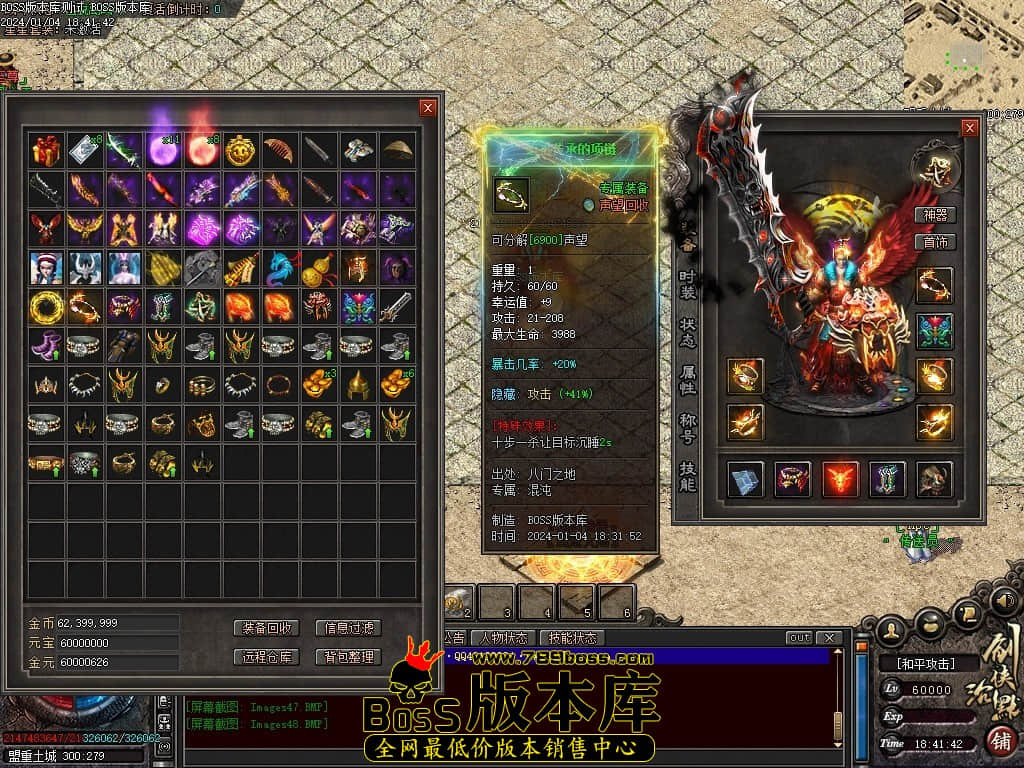
Task: Show the 人物状态 character status tab
Action: pyautogui.click(x=504, y=638)
